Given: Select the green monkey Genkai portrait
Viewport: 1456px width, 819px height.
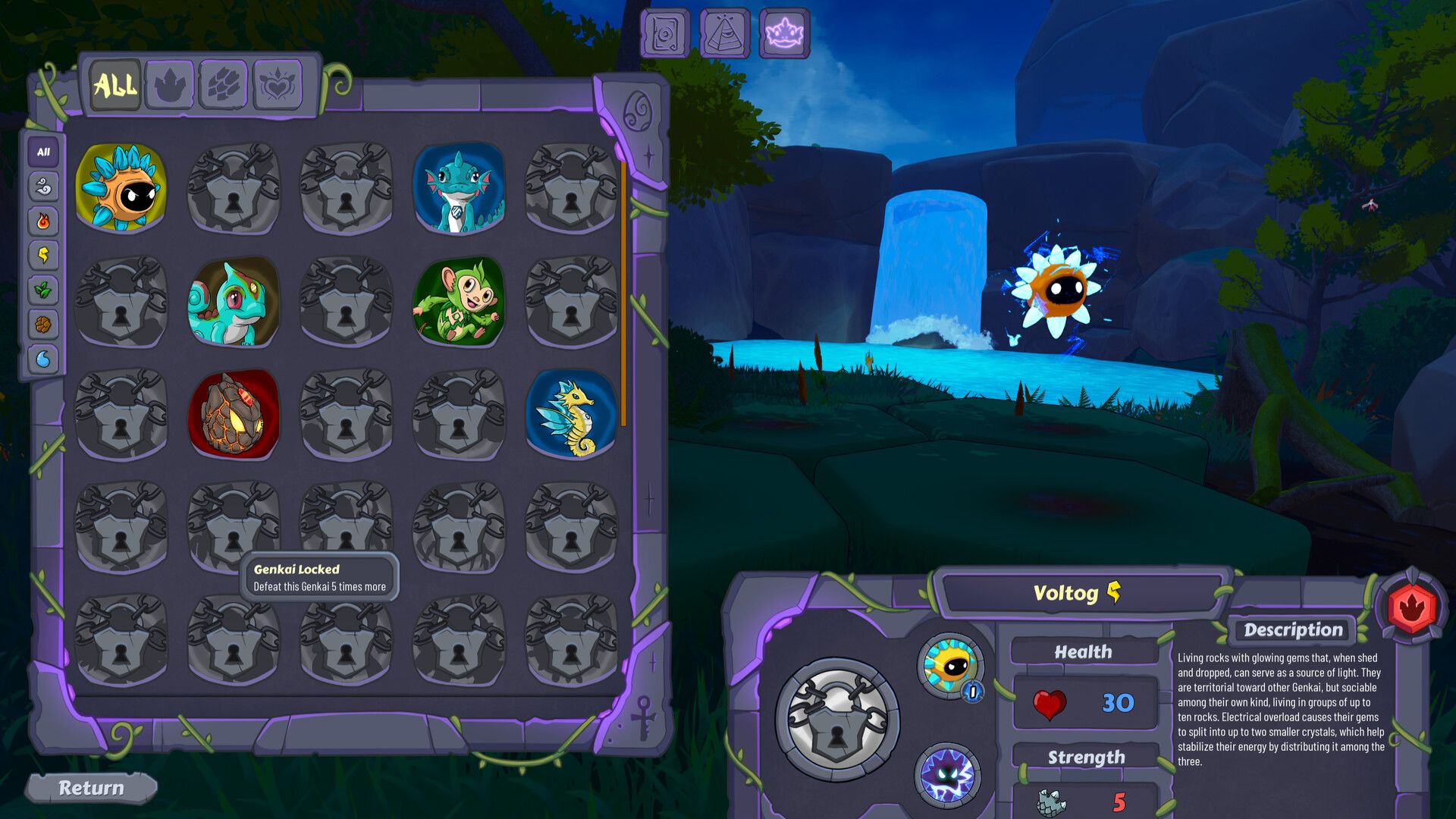Looking at the screenshot, I should click(x=459, y=301).
